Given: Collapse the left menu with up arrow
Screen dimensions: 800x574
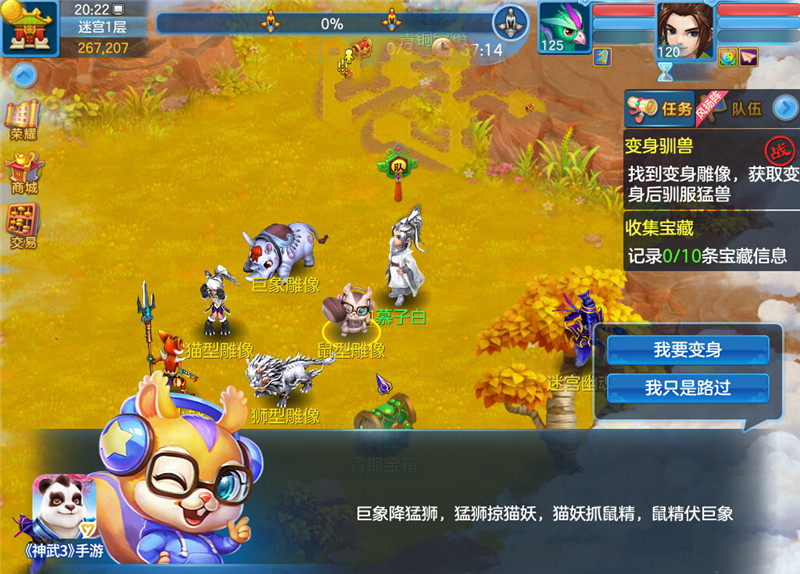Looking at the screenshot, I should pos(23,74).
